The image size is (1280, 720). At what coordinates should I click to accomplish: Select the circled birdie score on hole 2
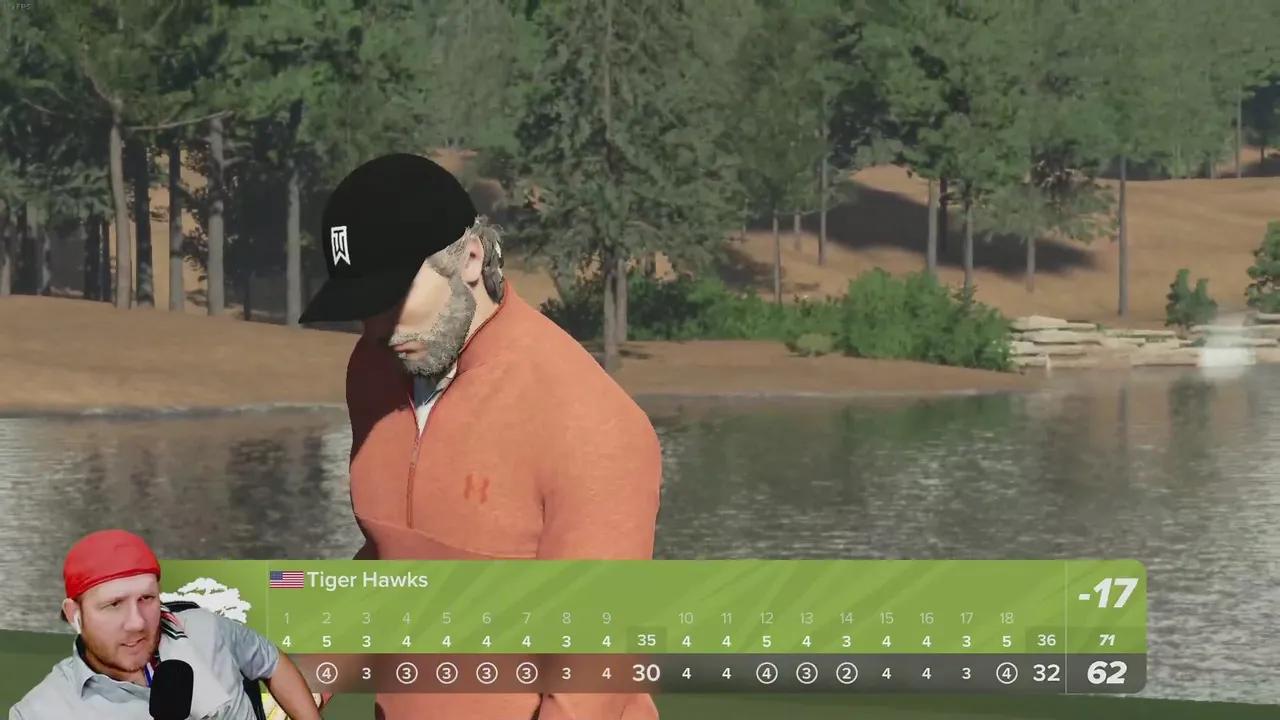(x=326, y=673)
